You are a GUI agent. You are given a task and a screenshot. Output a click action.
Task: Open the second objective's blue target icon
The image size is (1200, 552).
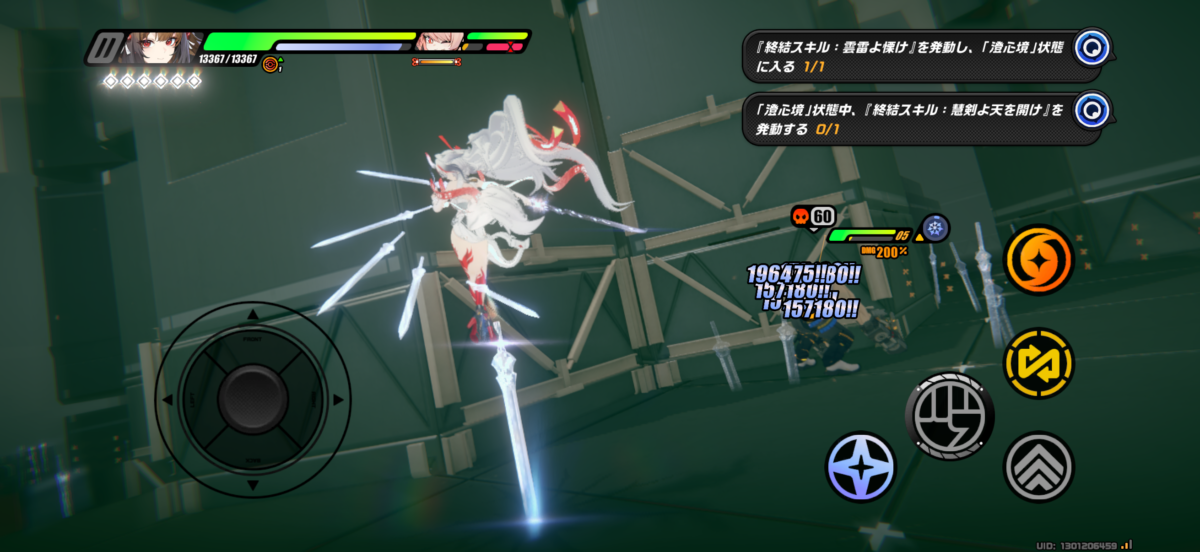(1093, 109)
